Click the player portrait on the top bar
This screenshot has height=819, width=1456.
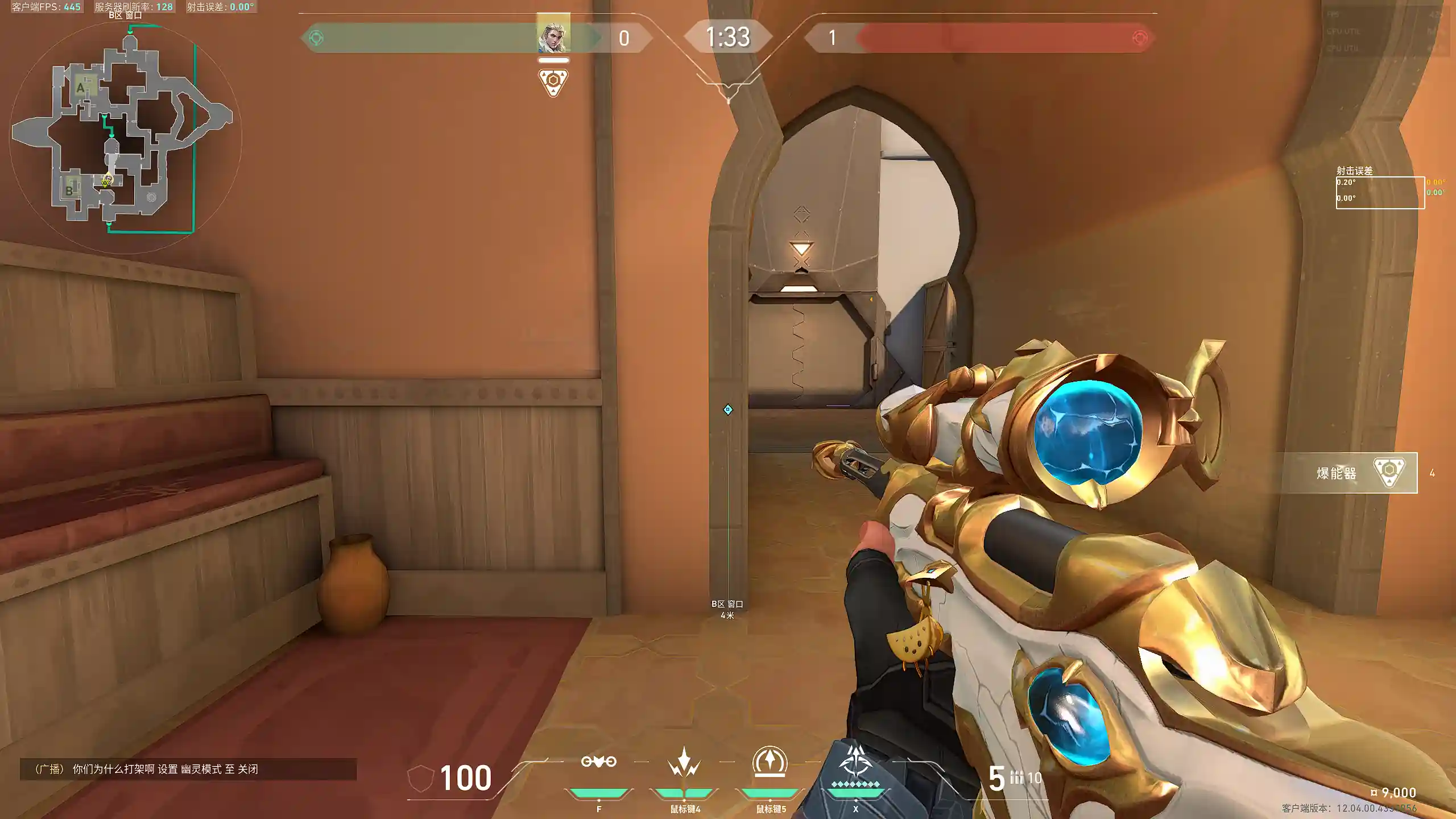(553, 35)
